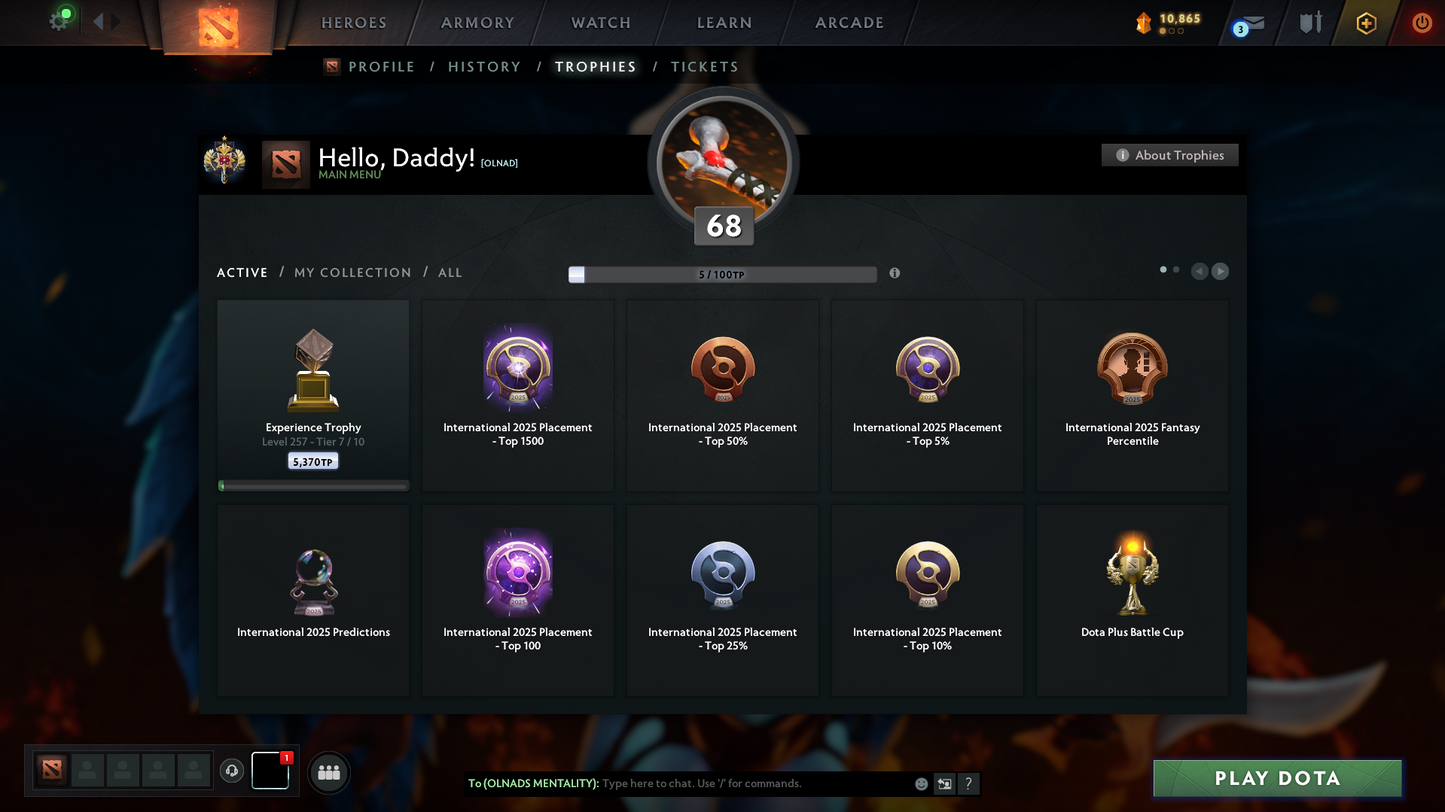Click the About Trophies button
The height and width of the screenshot is (812, 1445).
(1170, 155)
